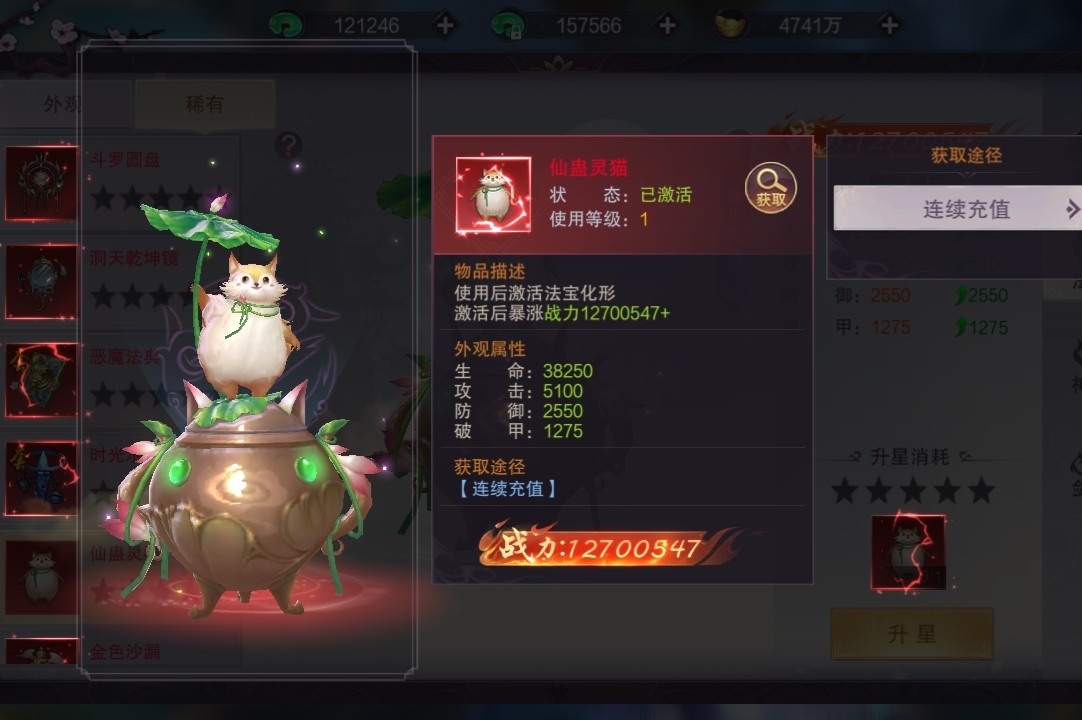The width and height of the screenshot is (1082, 720).
Task: Switch to the 外观 tab
Action: click(x=60, y=104)
